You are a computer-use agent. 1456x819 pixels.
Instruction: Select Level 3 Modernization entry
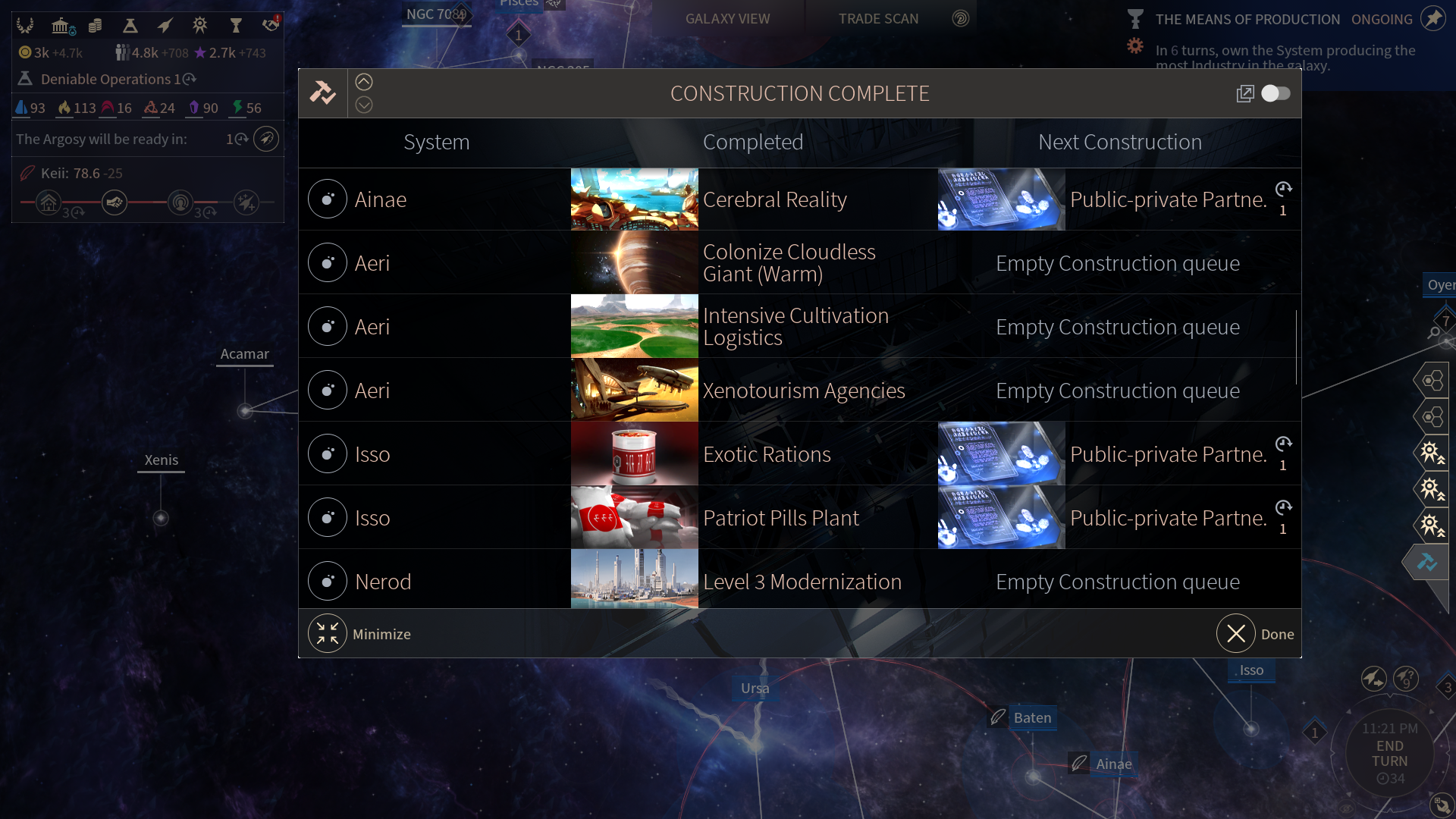(802, 582)
